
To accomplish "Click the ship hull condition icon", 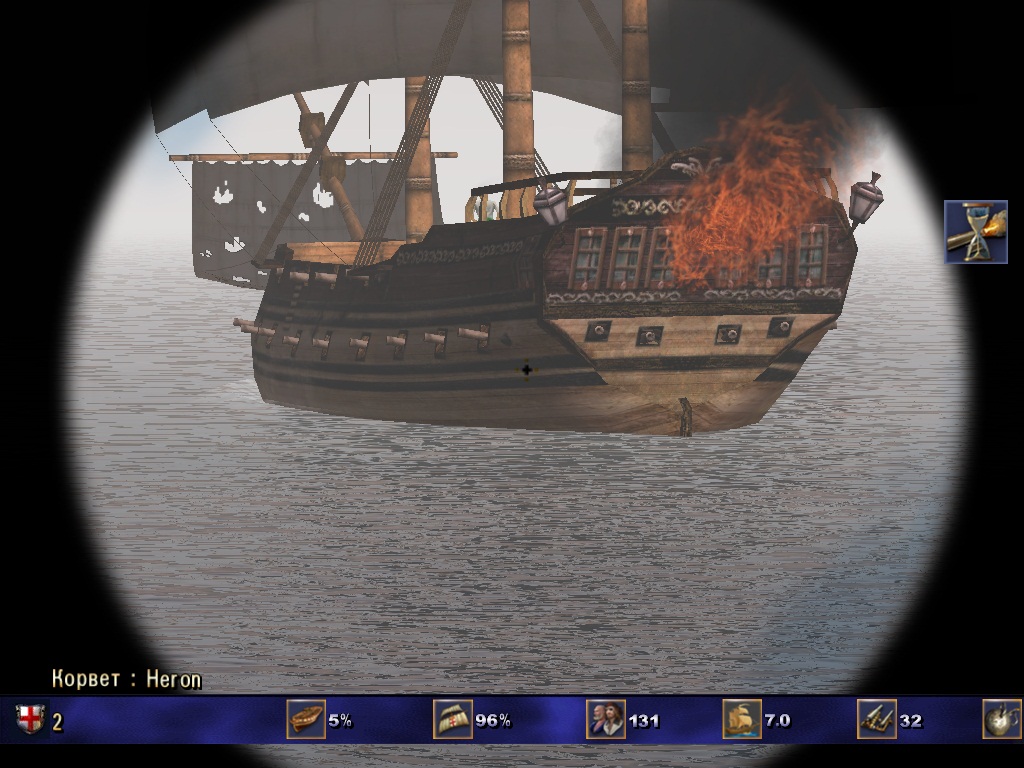I will (x=306, y=719).
